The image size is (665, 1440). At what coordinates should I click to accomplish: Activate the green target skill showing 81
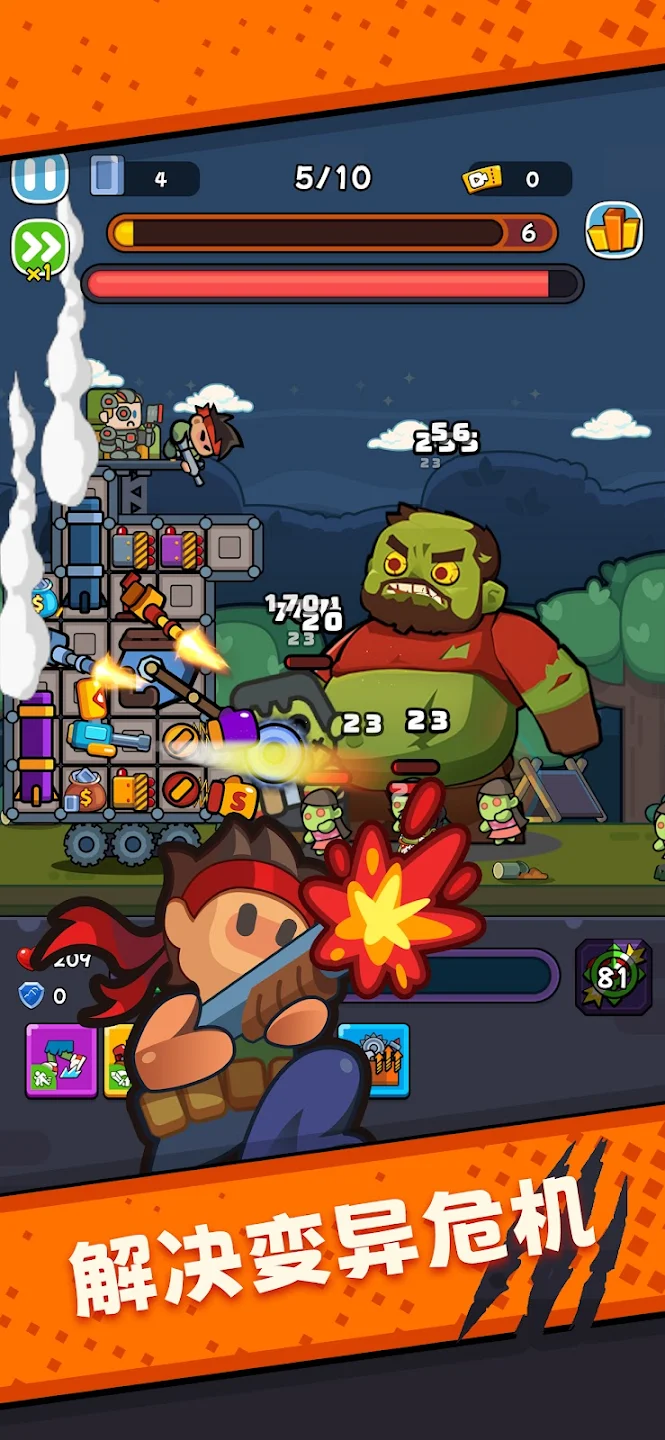click(613, 976)
